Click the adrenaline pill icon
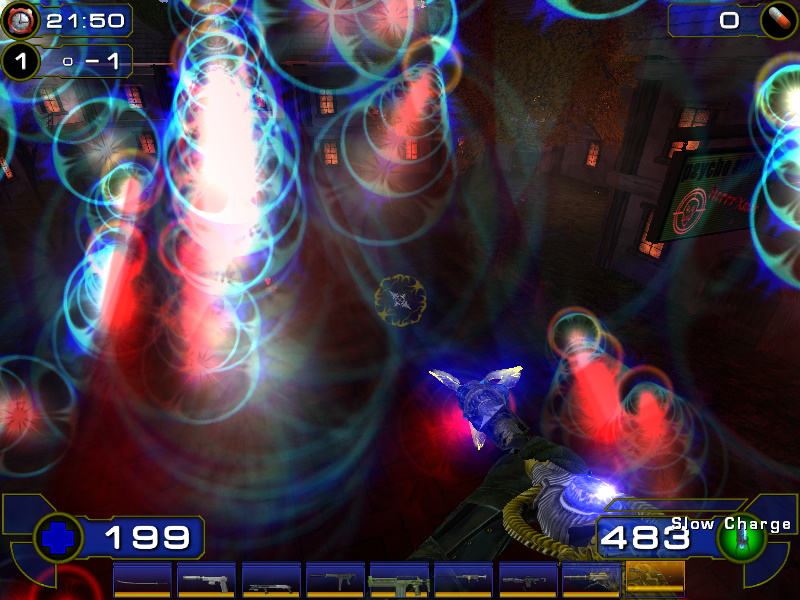 775,20
